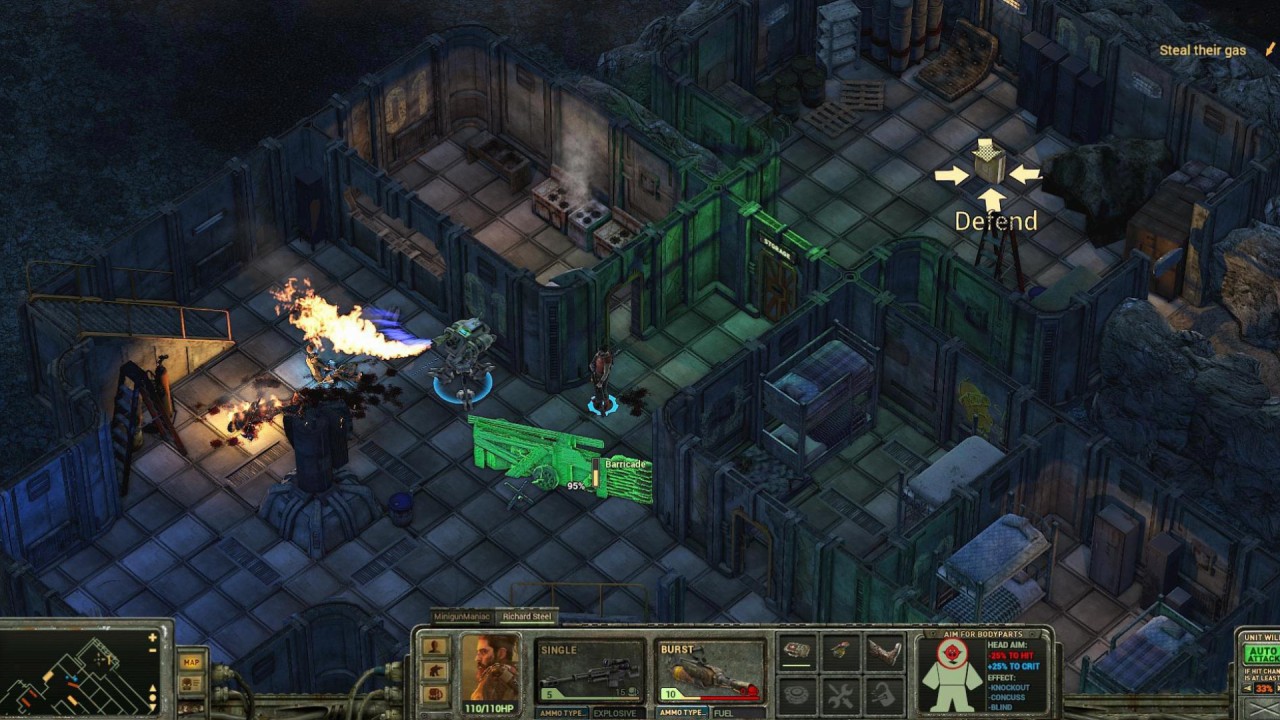The width and height of the screenshot is (1280, 720).
Task: Use the bandage item in quick slot
Action: pyautogui.click(x=797, y=651)
